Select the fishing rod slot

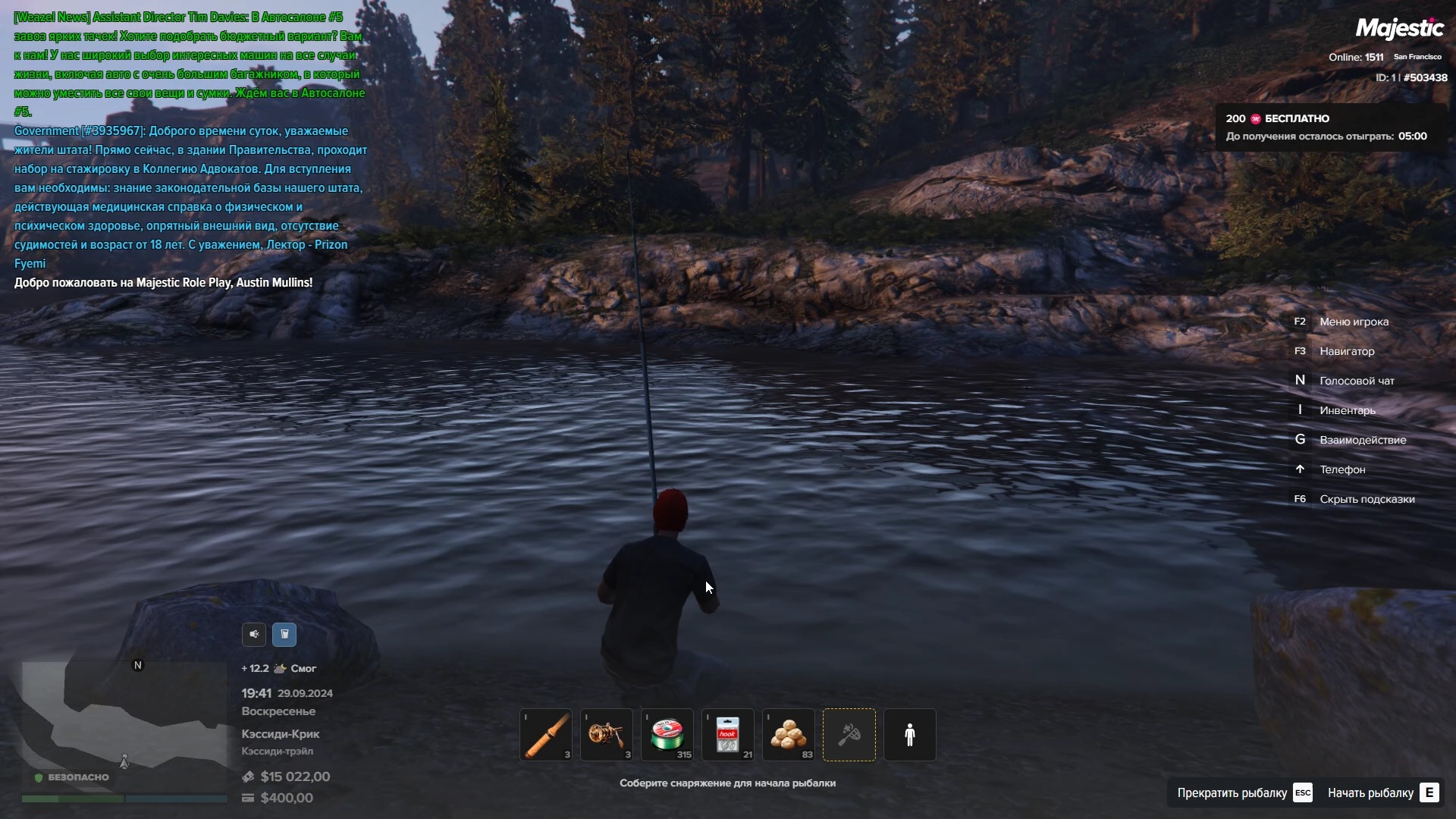click(546, 734)
